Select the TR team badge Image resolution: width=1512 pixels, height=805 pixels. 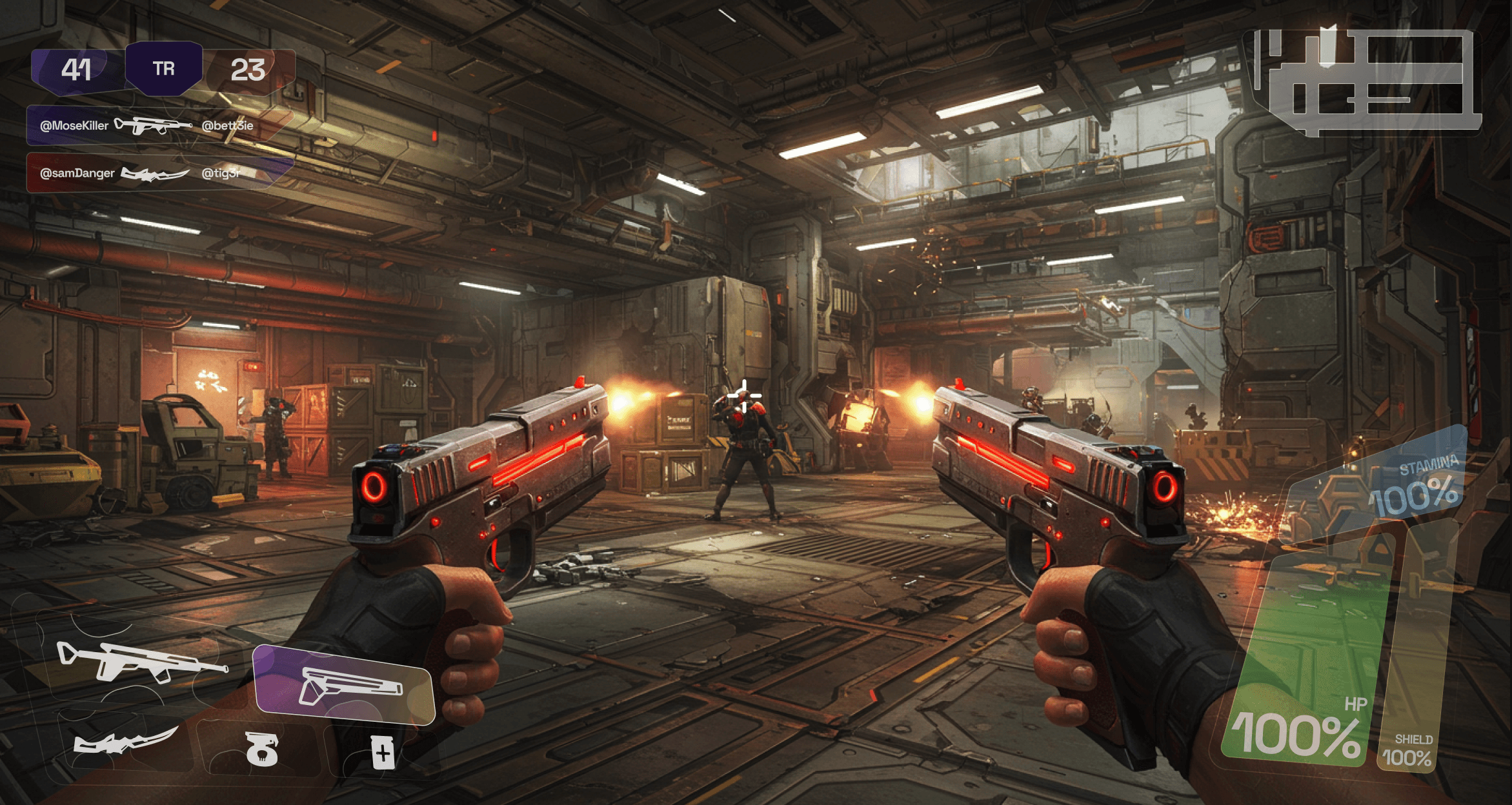pos(164,68)
